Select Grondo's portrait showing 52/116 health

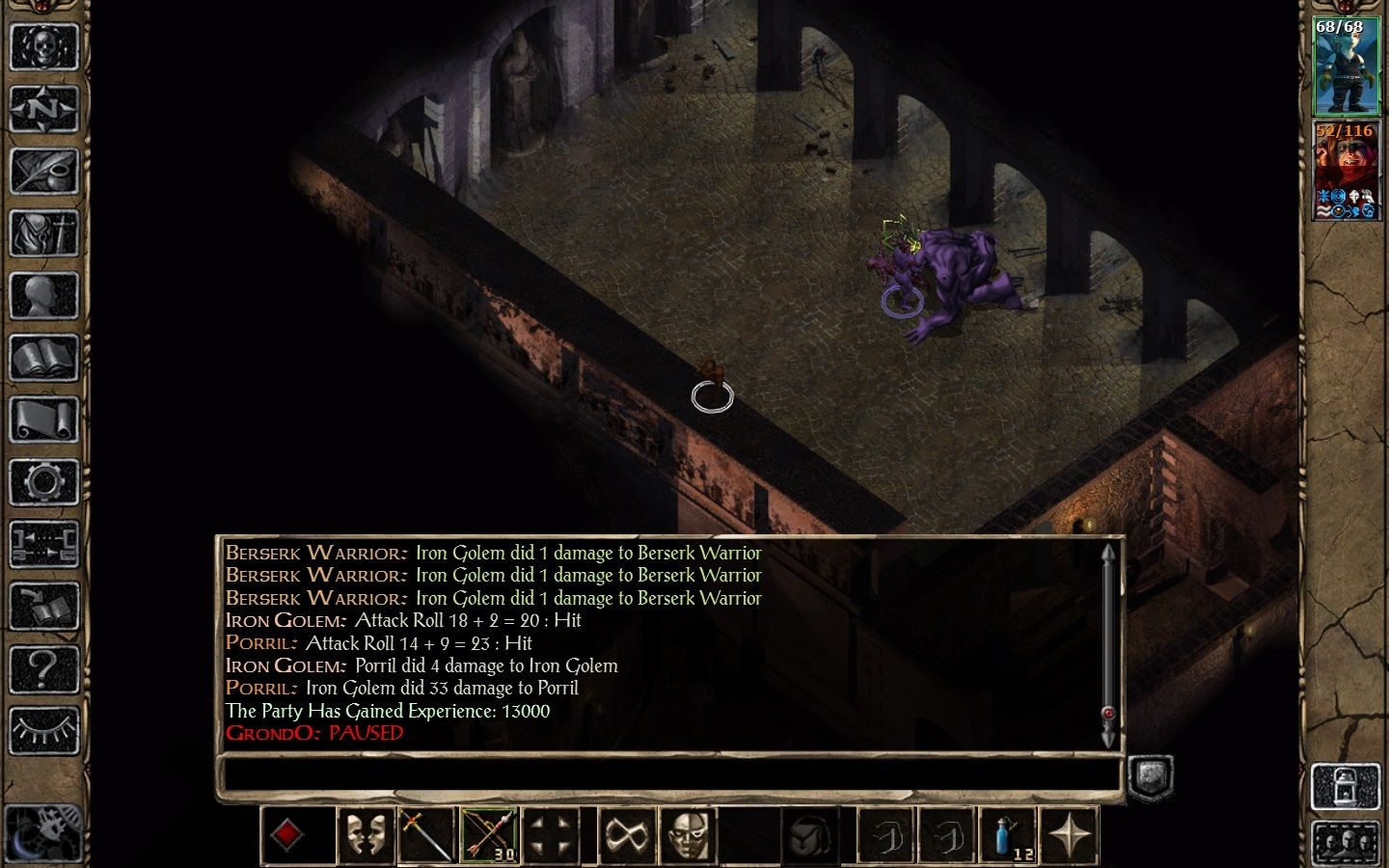click(1347, 169)
